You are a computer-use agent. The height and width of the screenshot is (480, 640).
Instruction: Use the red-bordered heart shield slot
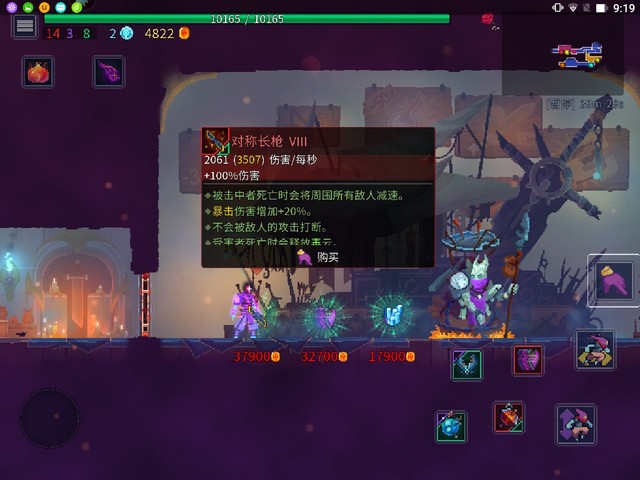528,360
